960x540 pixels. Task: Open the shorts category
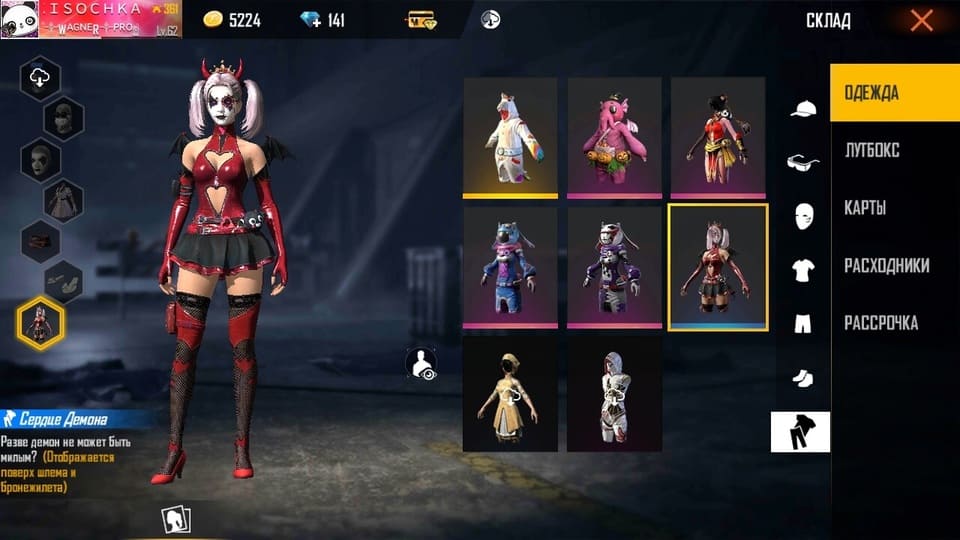[803, 324]
